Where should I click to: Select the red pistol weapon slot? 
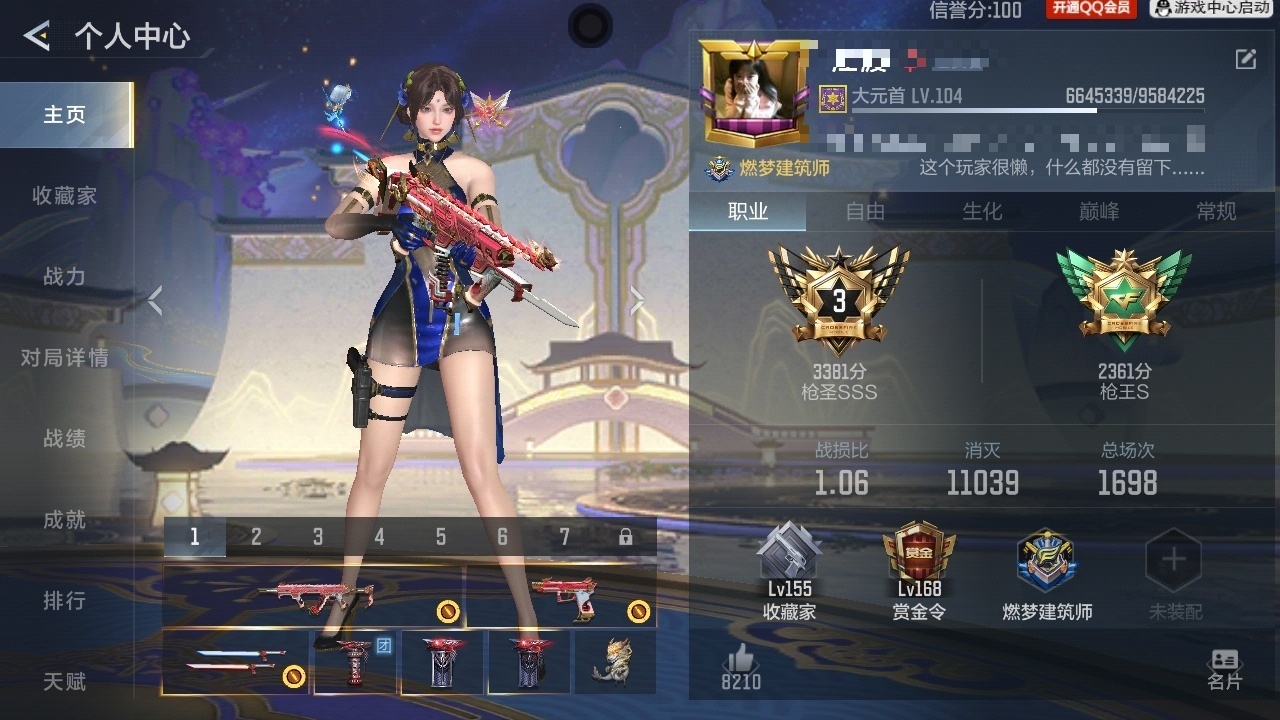[562, 596]
